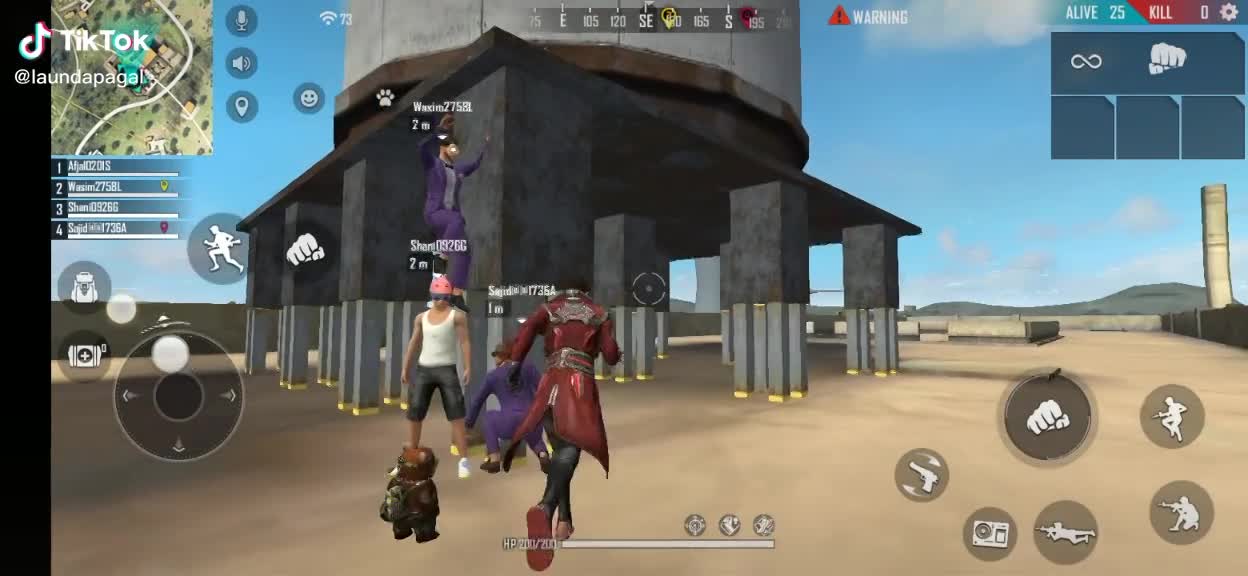Image resolution: width=1248 pixels, height=576 pixels.
Task: Tap the pistol weapon swap button
Action: pos(921,475)
